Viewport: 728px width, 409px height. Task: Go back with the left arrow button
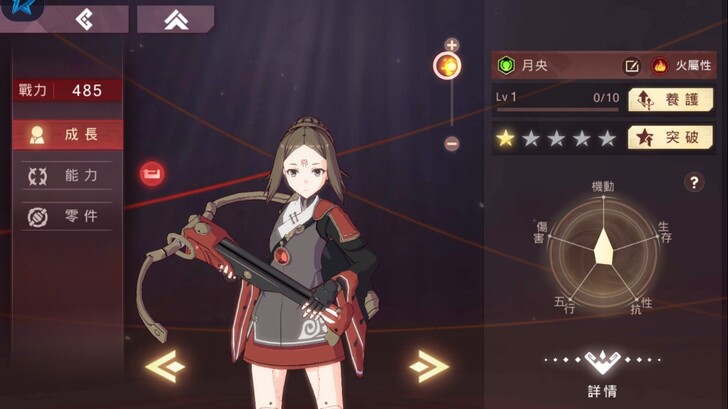pyautogui.click(x=85, y=19)
